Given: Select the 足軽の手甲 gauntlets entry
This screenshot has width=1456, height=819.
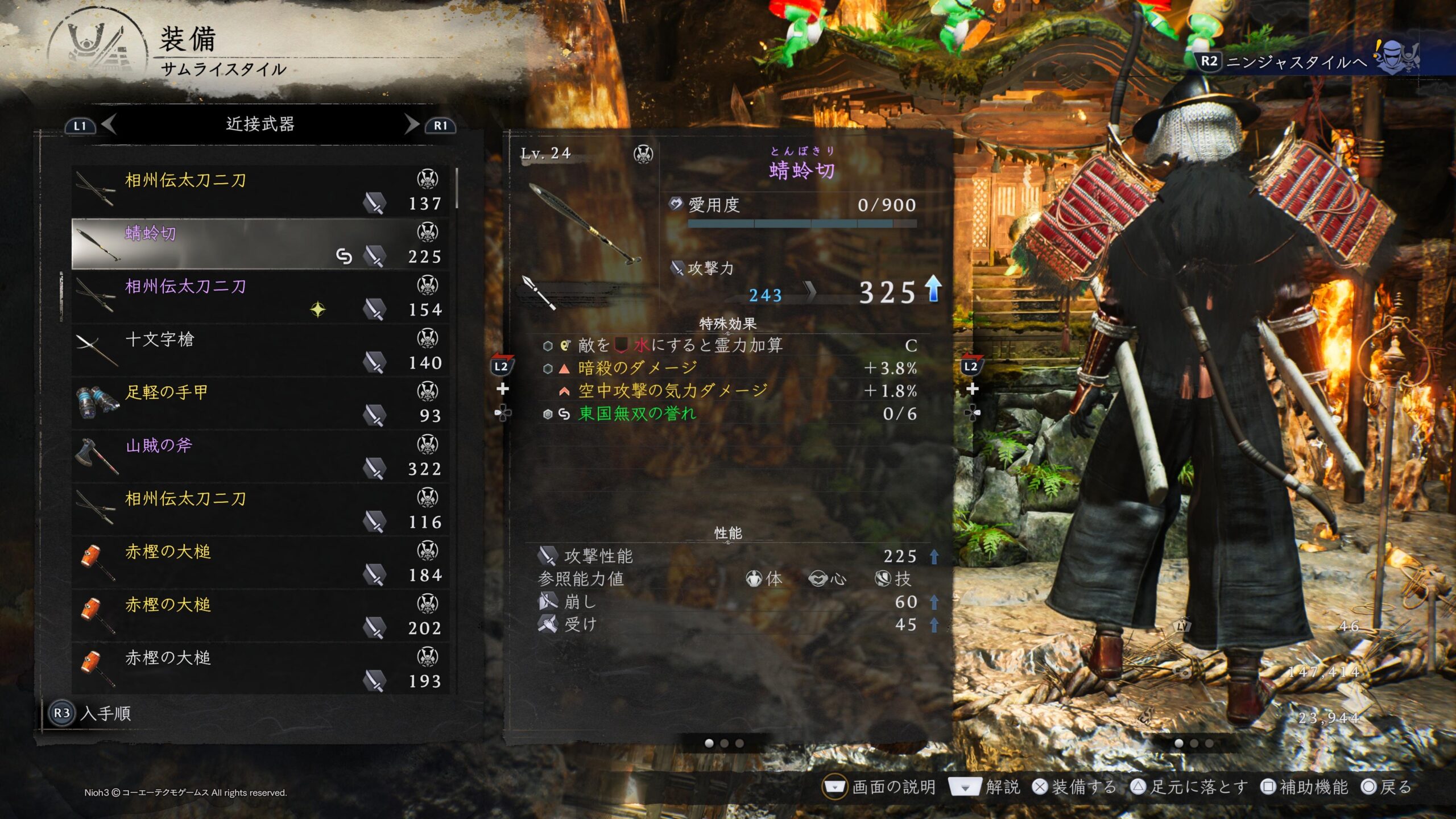Looking at the screenshot, I should pos(260,403).
